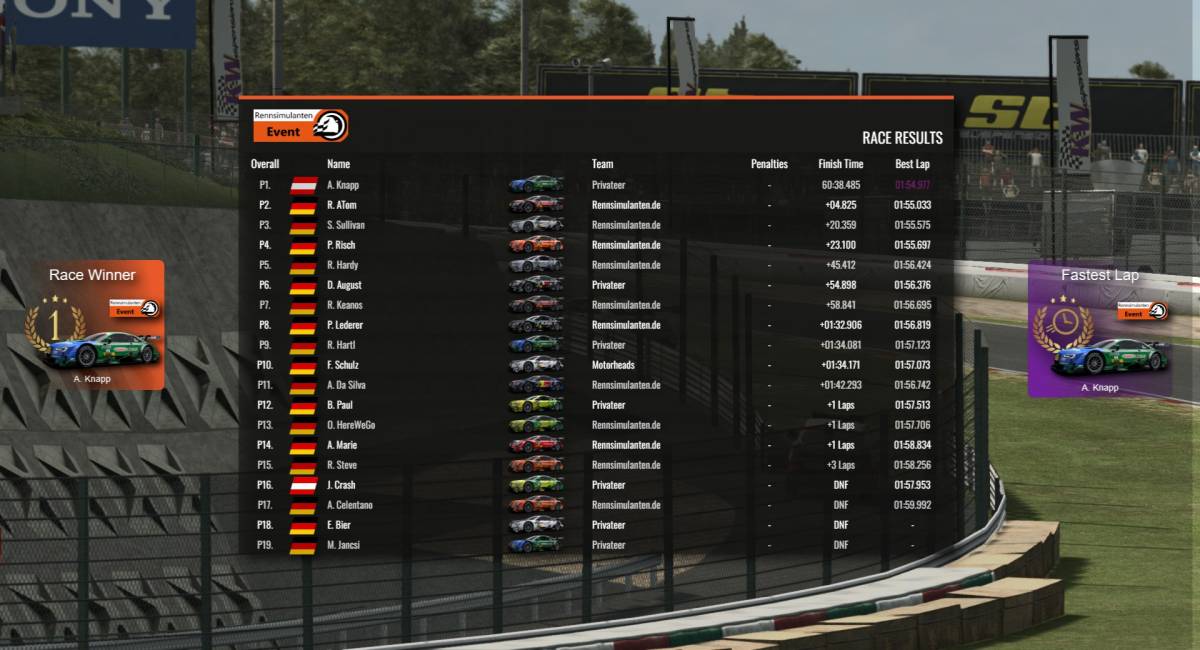The width and height of the screenshot is (1200, 650).
Task: Click the Rennsimulanten Event logo
Action: point(300,125)
